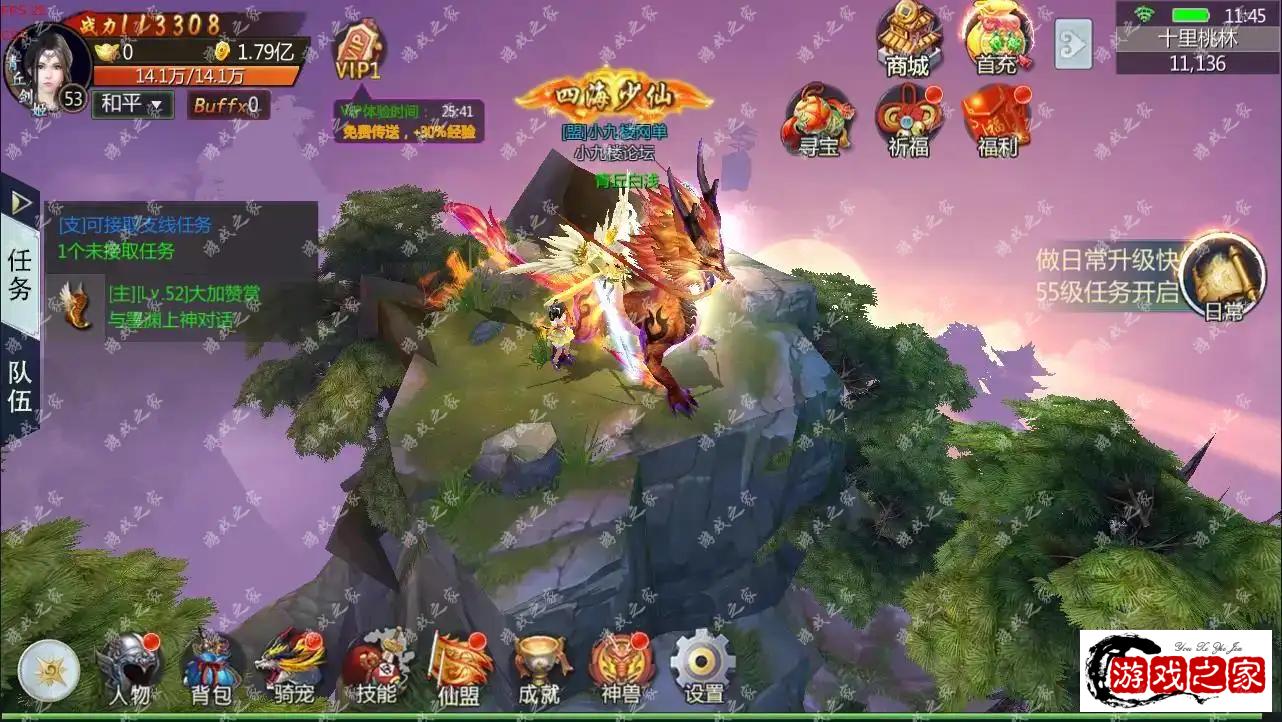Accept the available side quest entry
The width and height of the screenshot is (1282, 722).
(135, 238)
